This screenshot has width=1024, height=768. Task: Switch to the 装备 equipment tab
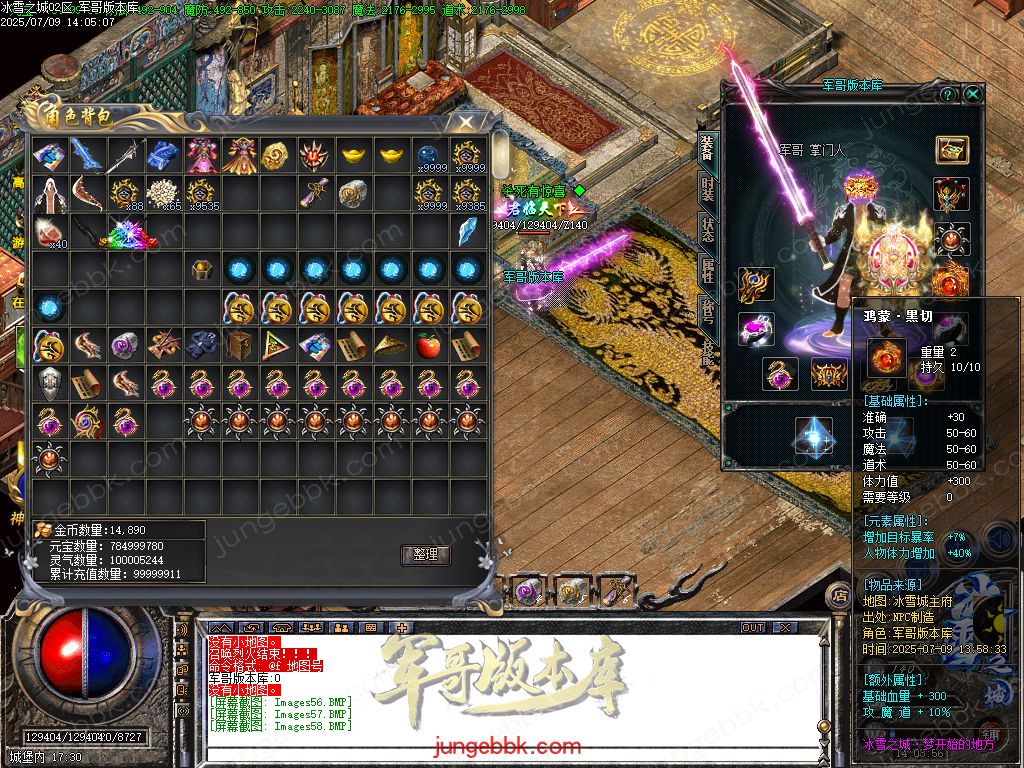click(707, 149)
